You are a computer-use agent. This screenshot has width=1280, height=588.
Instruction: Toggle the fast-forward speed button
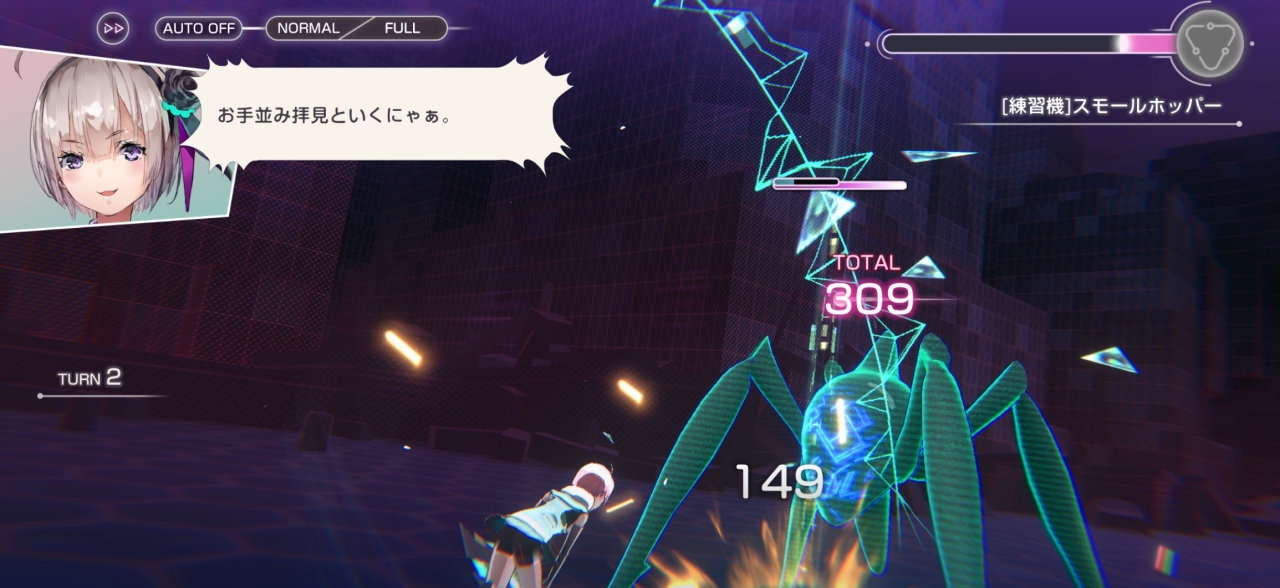tap(113, 28)
